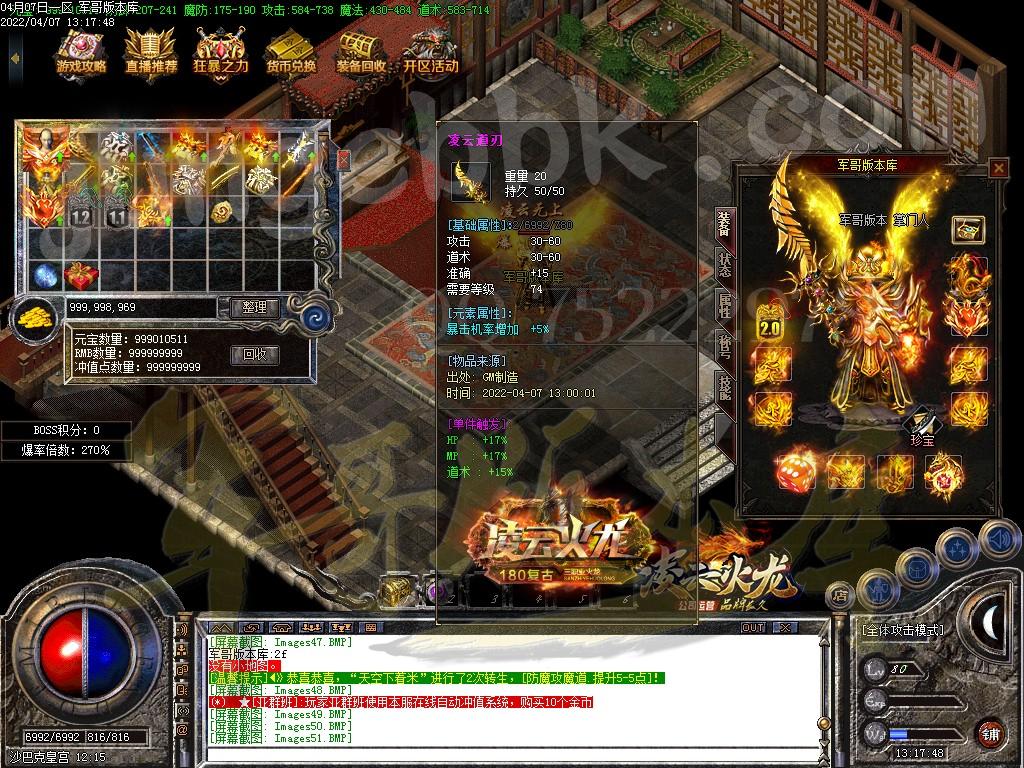
Task: Open the 直播推荐 livestream menu
Action: [151, 52]
